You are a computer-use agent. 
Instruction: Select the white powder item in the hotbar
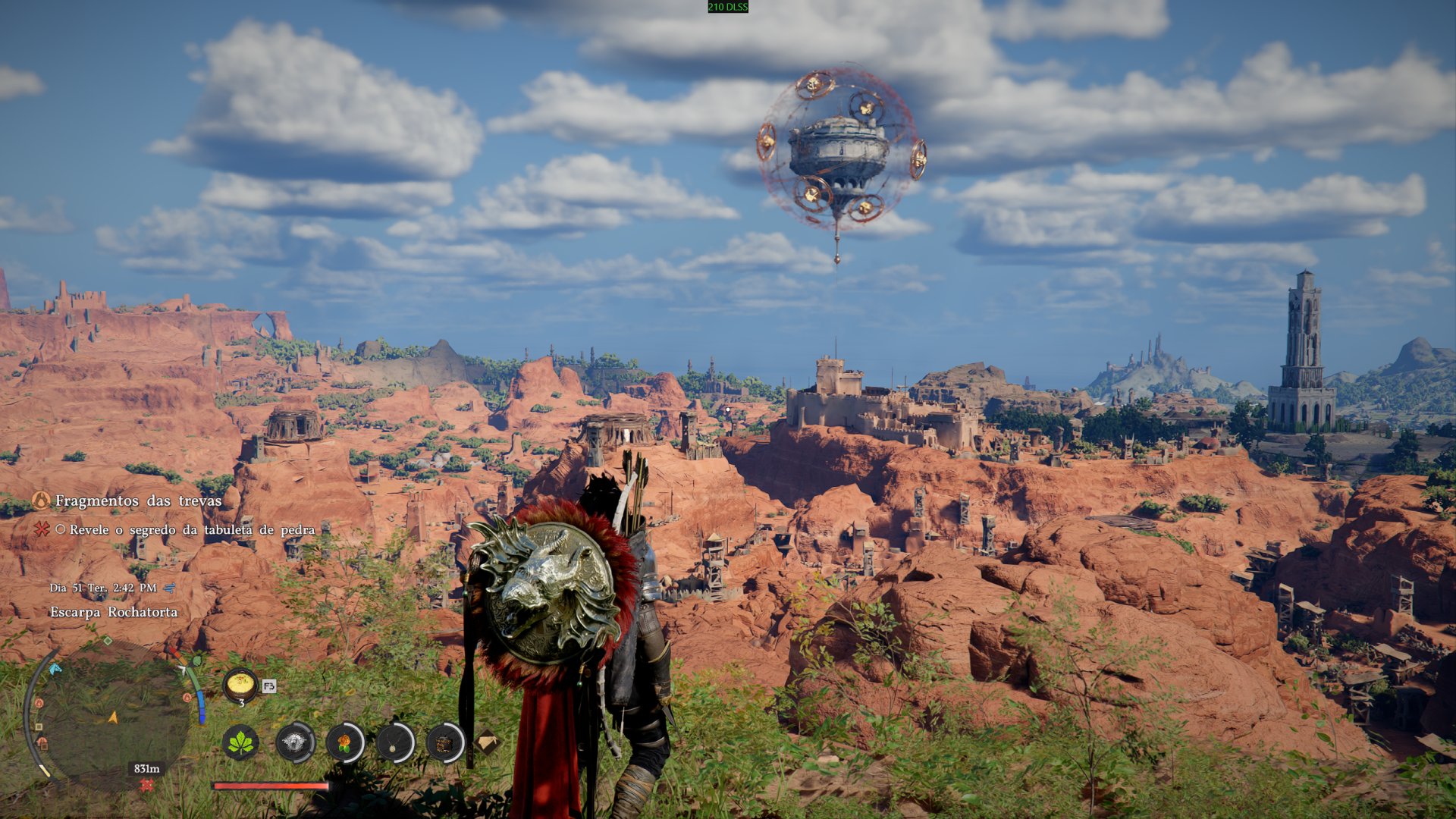click(x=294, y=742)
